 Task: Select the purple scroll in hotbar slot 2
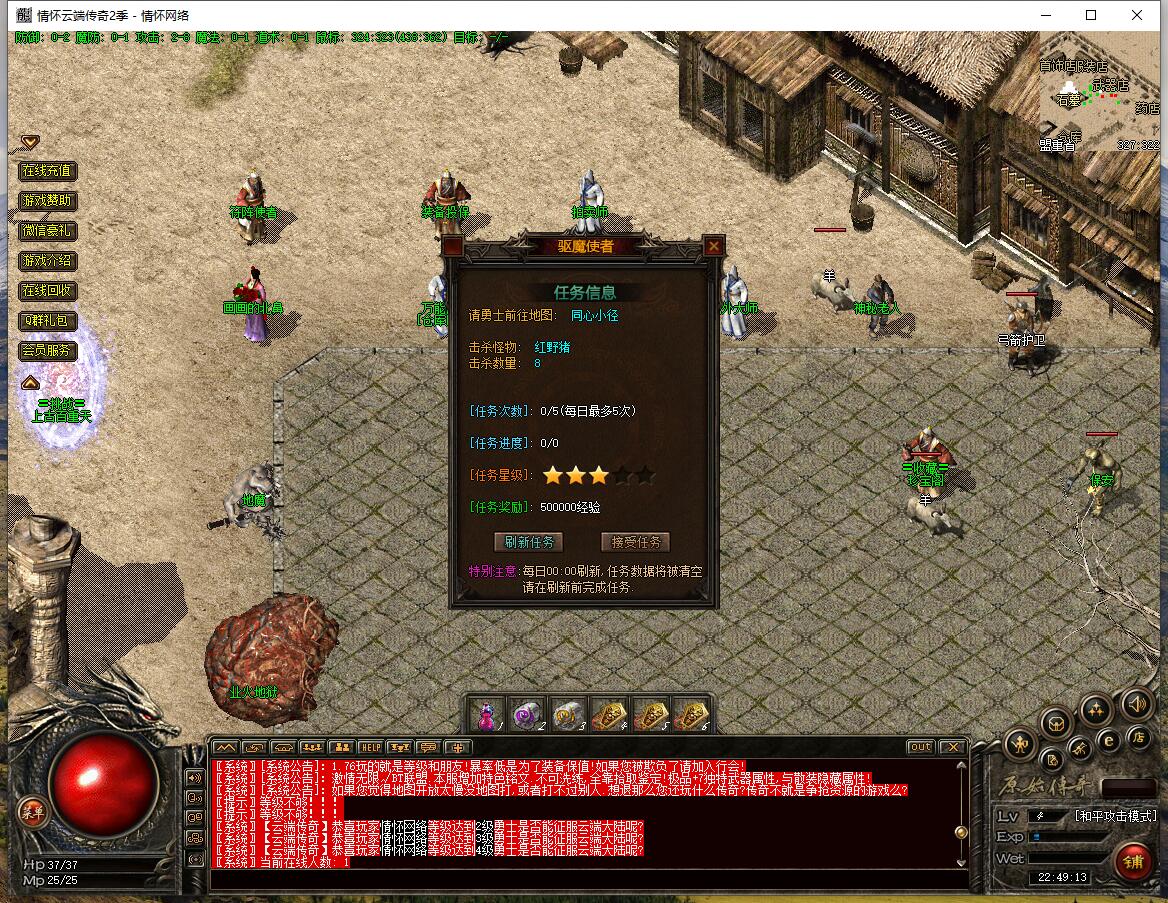(526, 716)
